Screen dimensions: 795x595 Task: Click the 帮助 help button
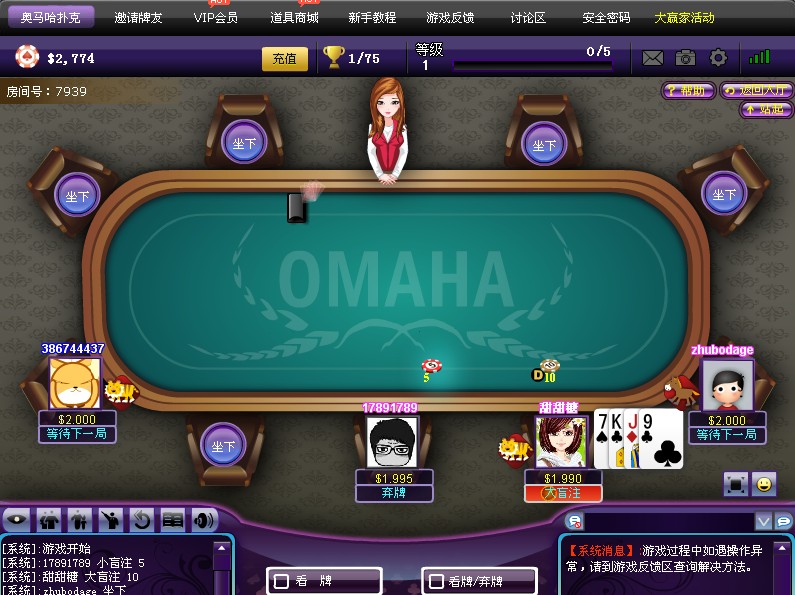[688, 90]
